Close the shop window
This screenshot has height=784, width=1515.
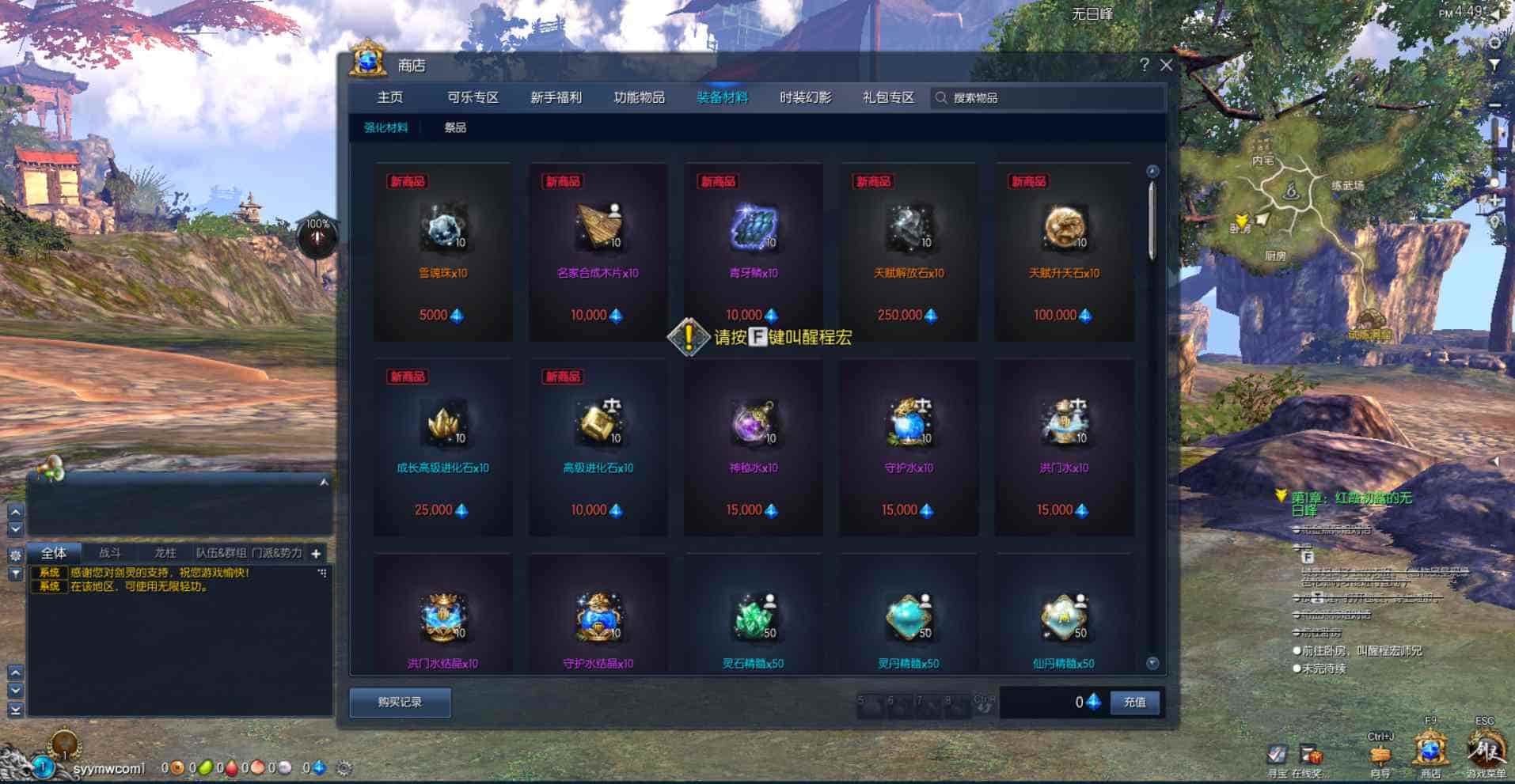point(1166,65)
